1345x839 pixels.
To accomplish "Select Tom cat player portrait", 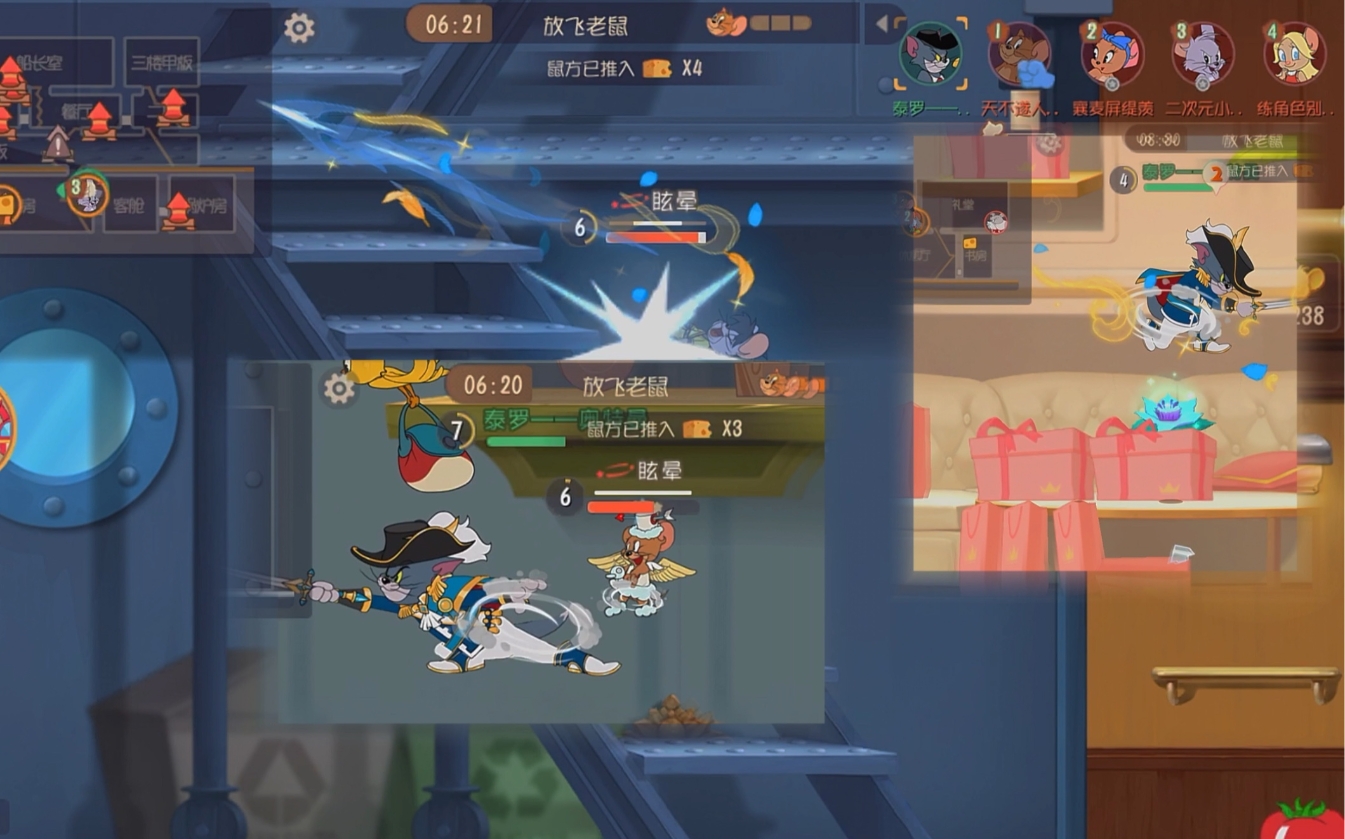I will (930, 55).
